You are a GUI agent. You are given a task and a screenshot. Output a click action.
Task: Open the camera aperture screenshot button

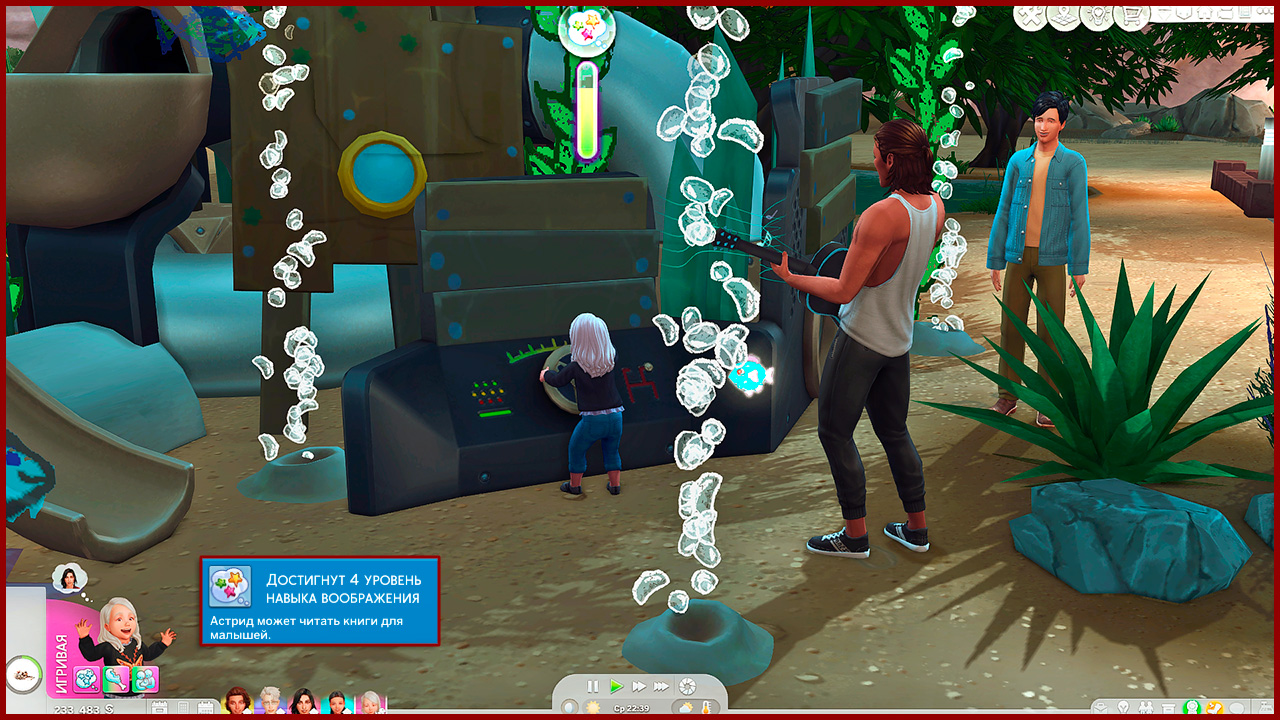[687, 686]
